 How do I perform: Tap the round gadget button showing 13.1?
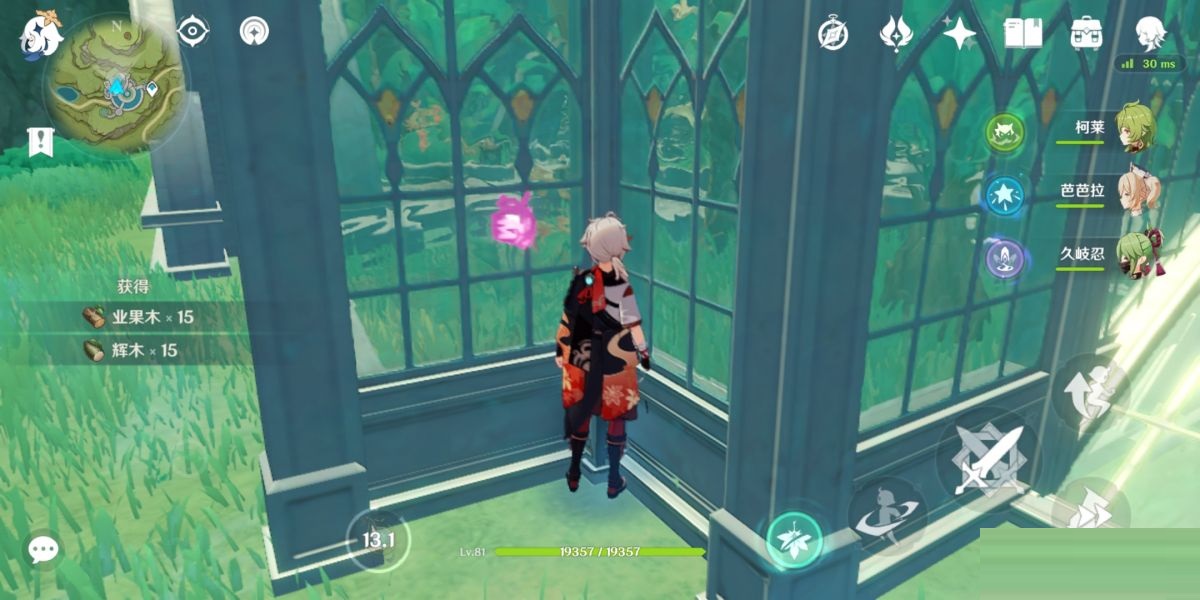378,540
